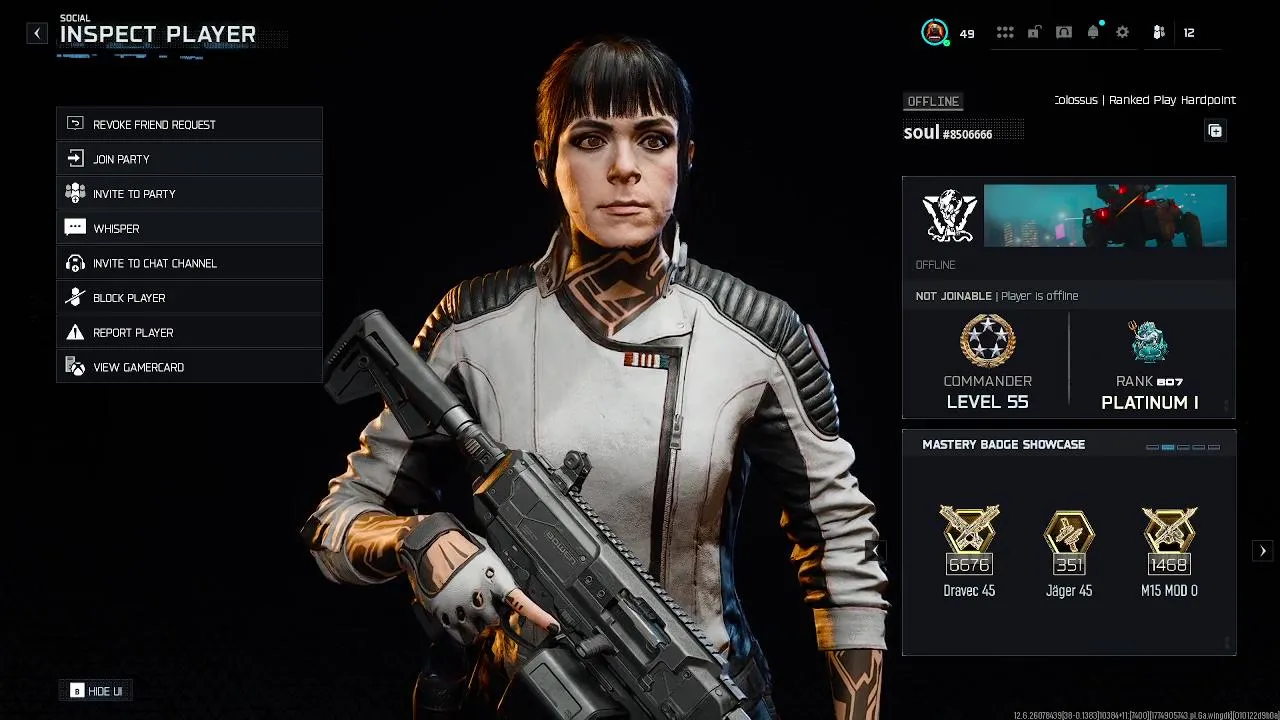
Task: Open the six-dot grid menu icon
Action: (1005, 33)
